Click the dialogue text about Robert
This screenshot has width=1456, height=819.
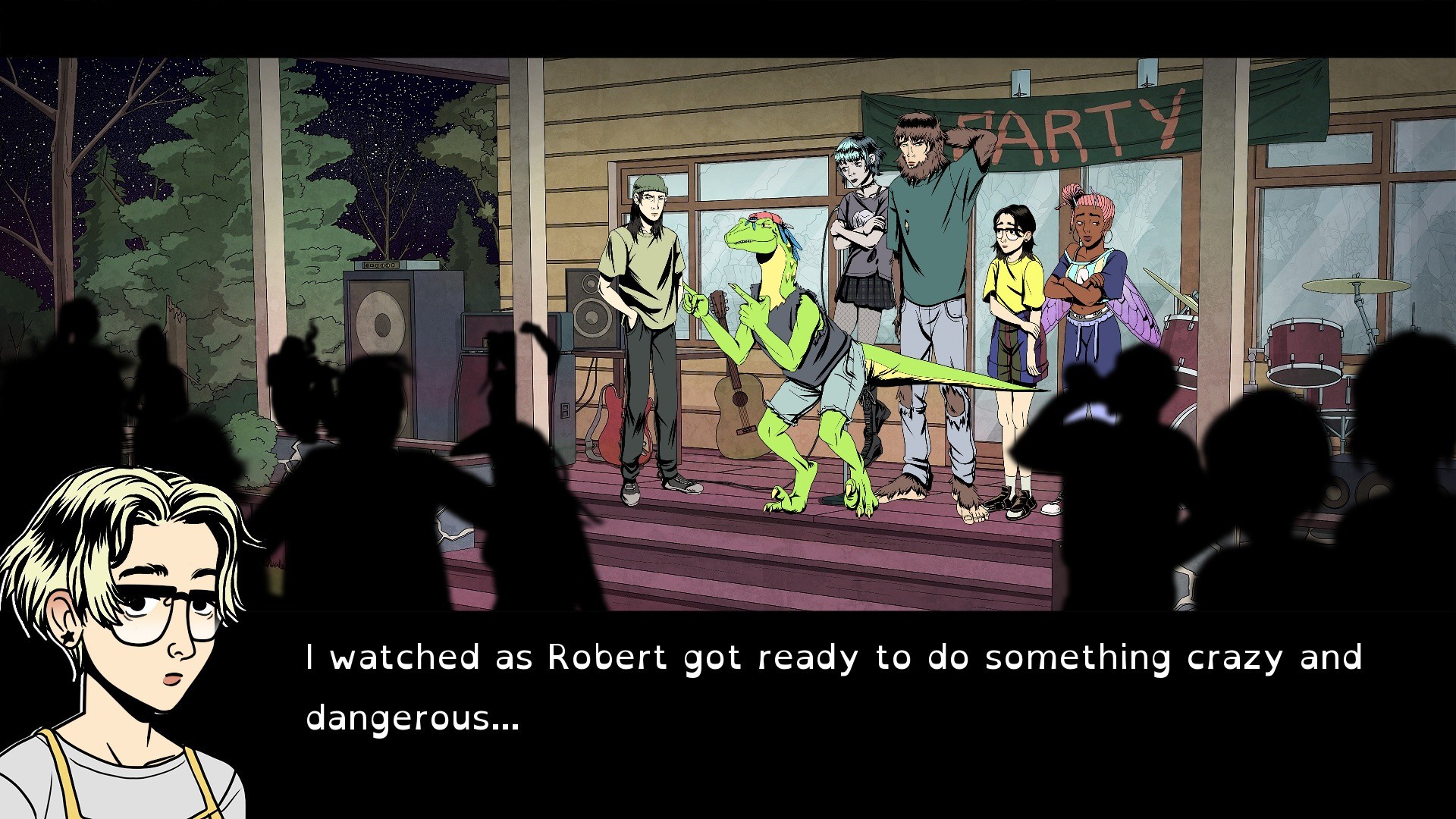click(x=834, y=658)
